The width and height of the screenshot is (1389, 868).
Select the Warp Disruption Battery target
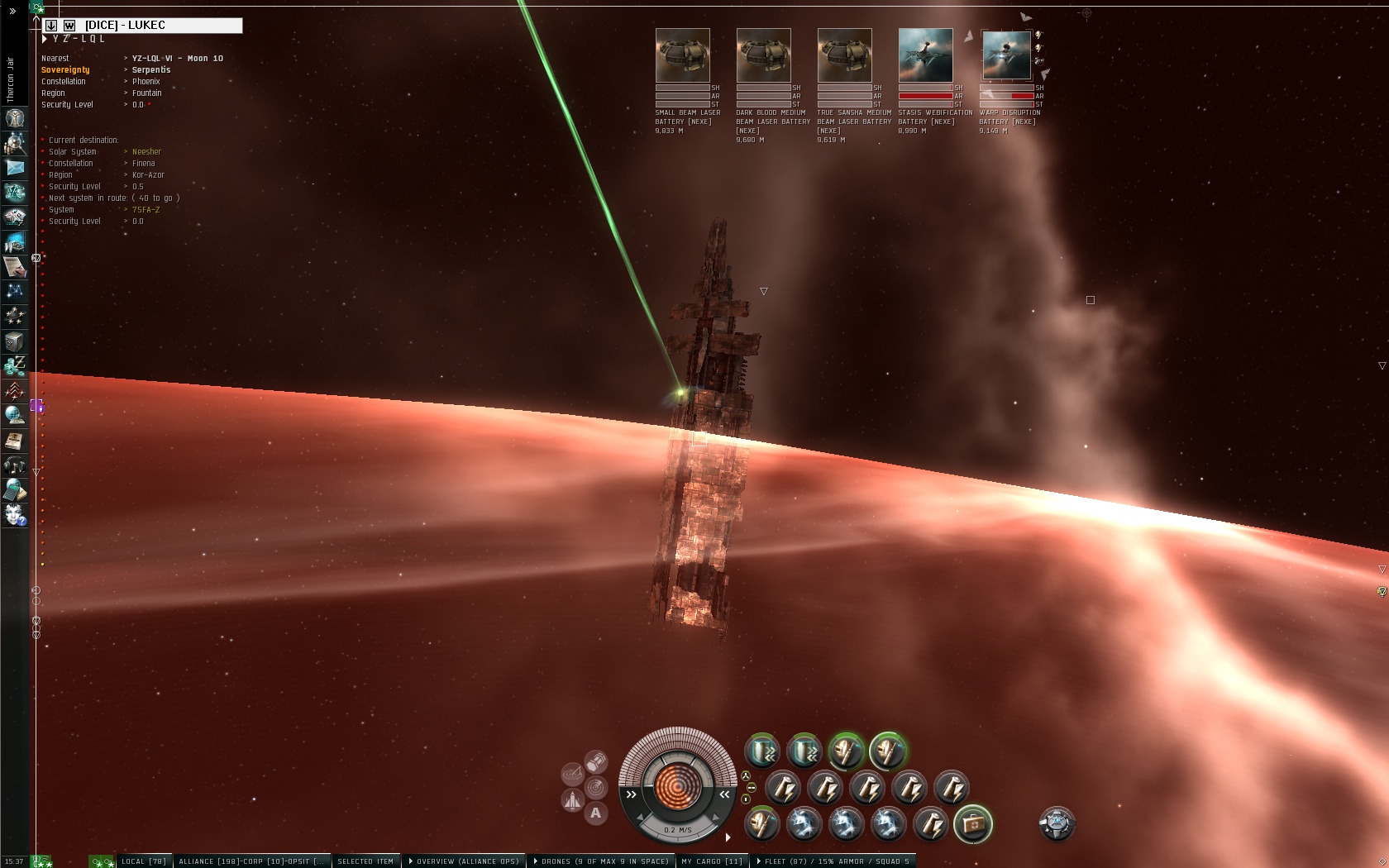[x=1006, y=55]
